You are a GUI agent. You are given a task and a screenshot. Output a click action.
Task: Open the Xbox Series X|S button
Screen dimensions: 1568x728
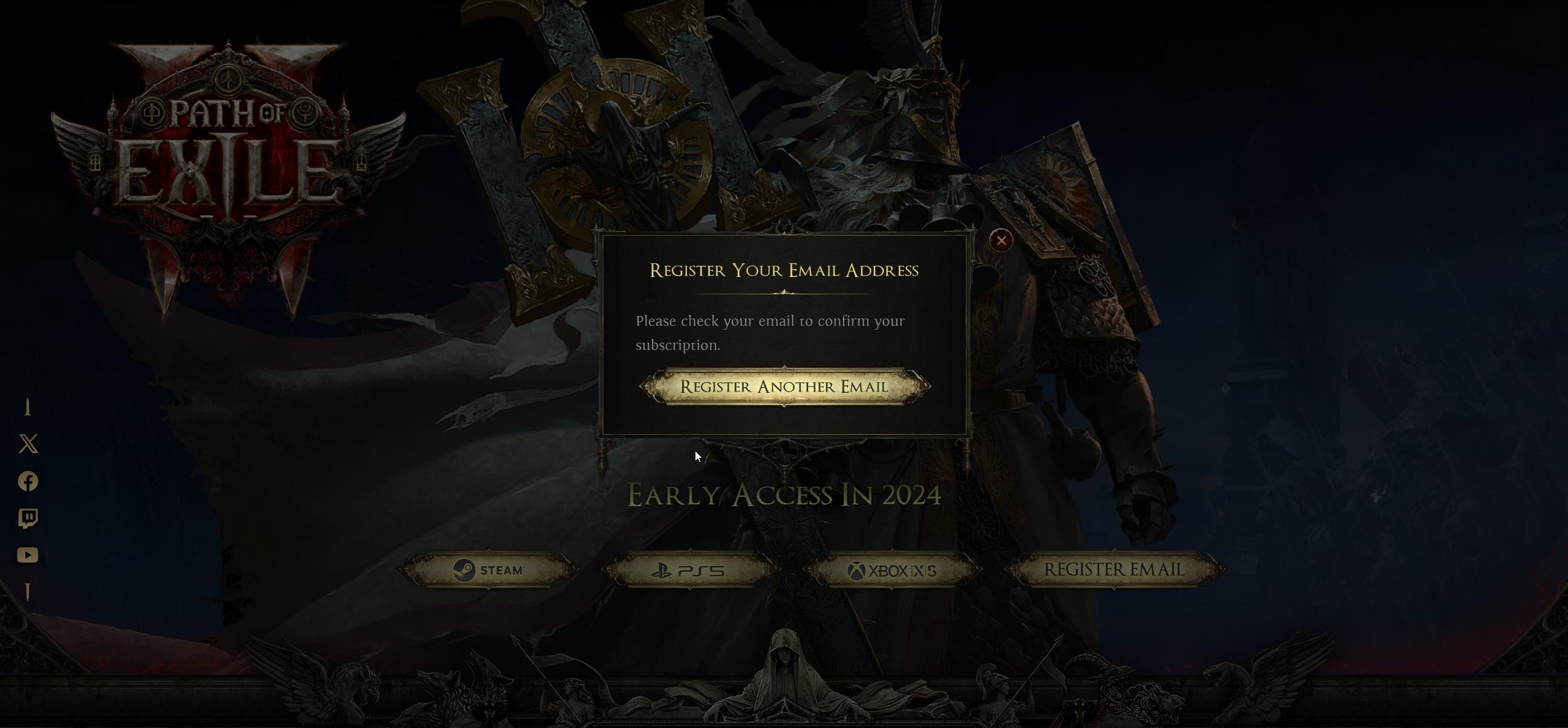click(894, 570)
